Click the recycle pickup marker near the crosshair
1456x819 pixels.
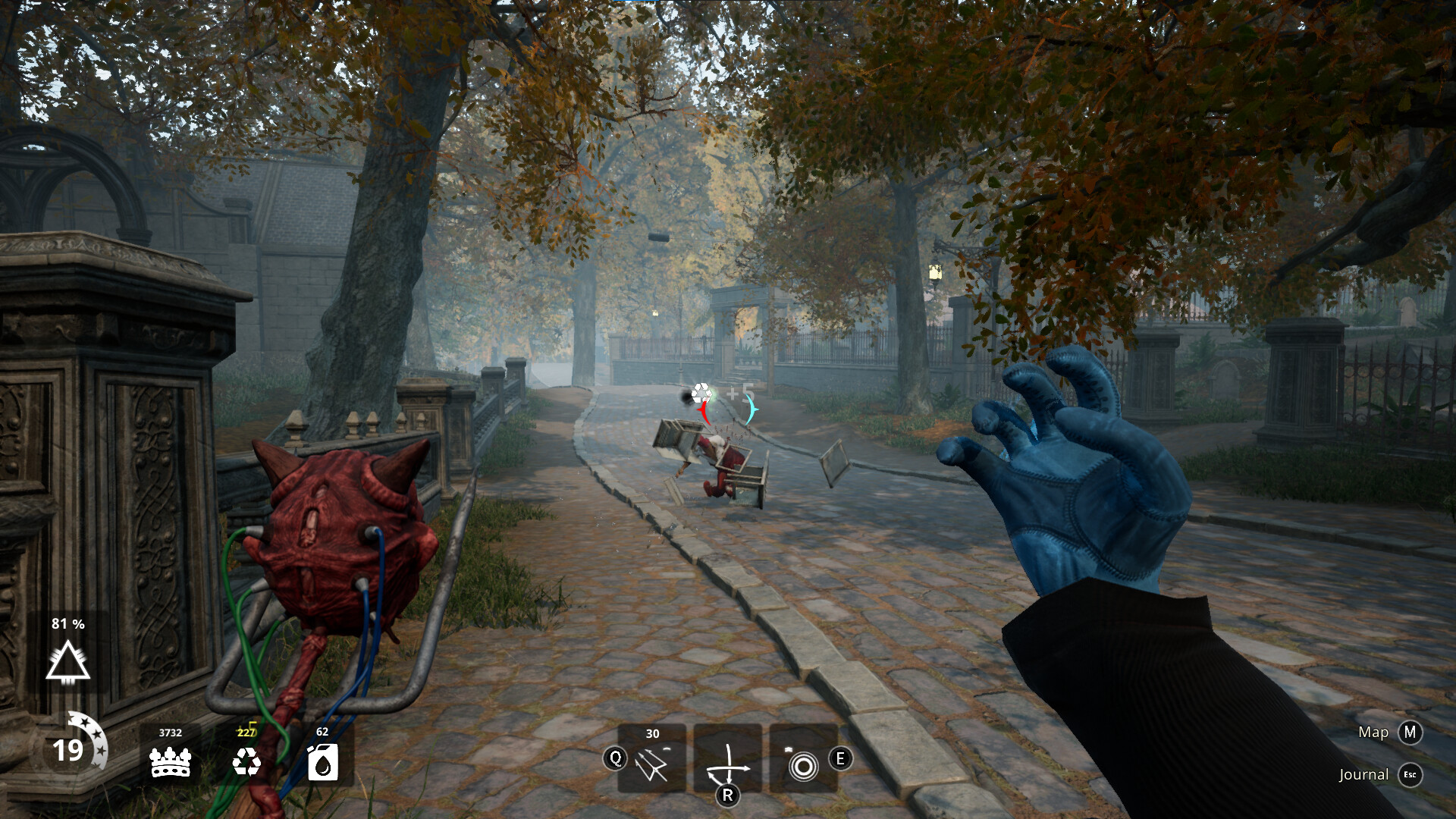pos(702,392)
